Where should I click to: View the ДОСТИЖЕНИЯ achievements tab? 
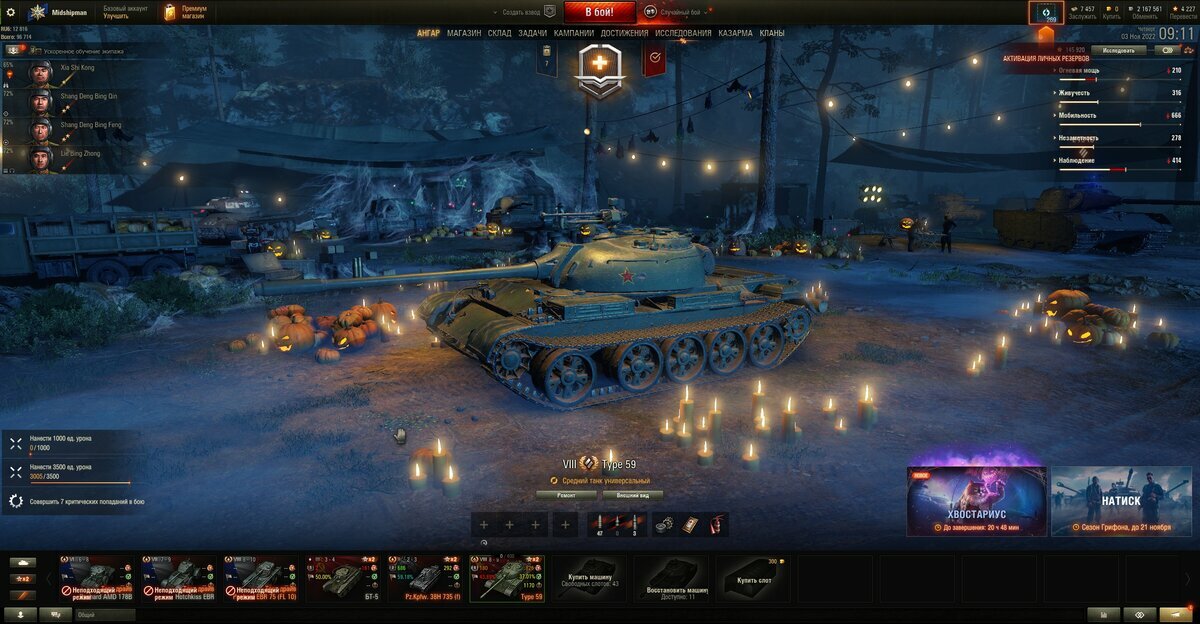625,33
